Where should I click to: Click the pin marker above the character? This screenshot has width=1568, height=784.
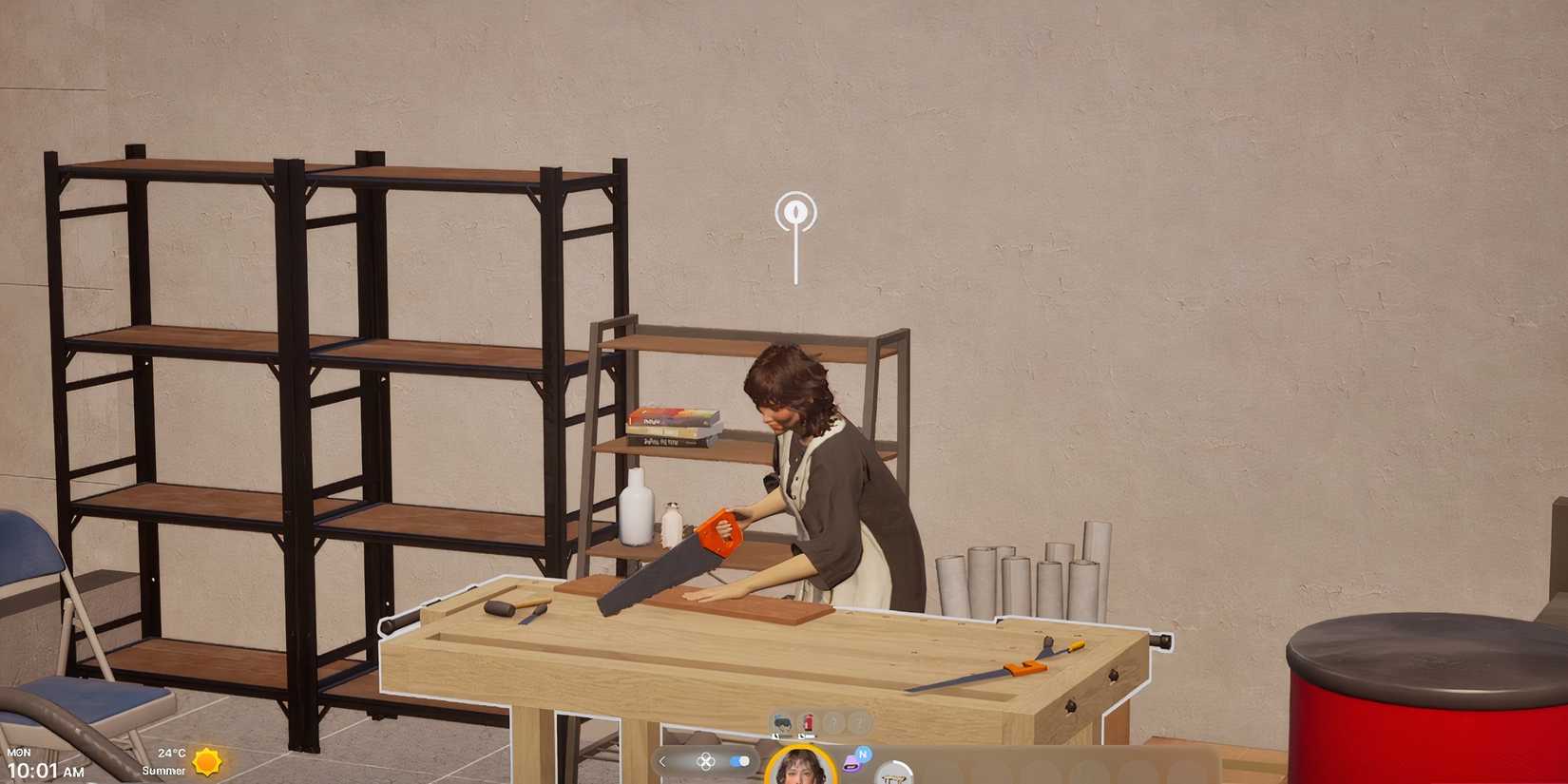[x=794, y=213]
